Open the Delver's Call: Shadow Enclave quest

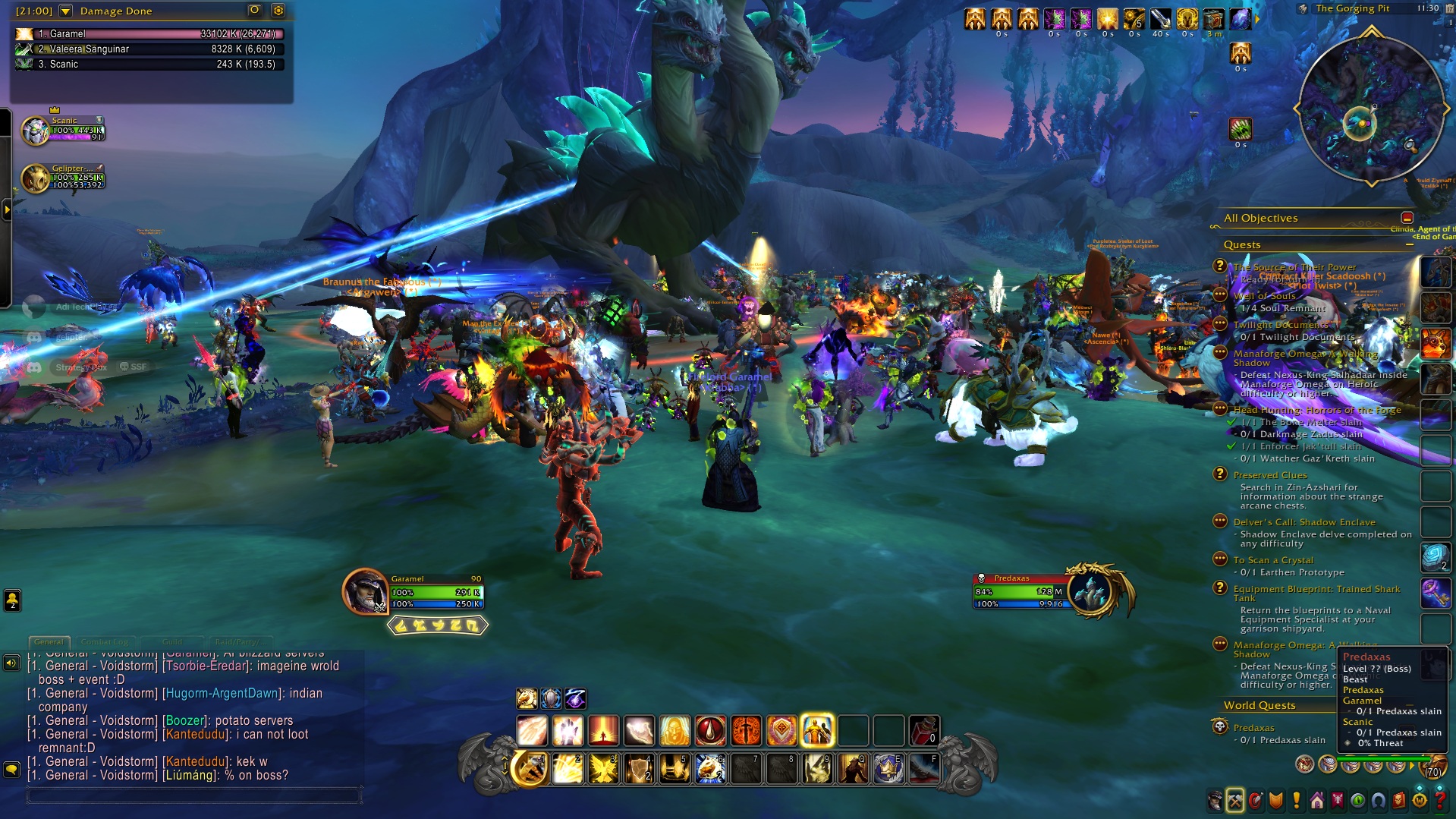coord(1303,522)
